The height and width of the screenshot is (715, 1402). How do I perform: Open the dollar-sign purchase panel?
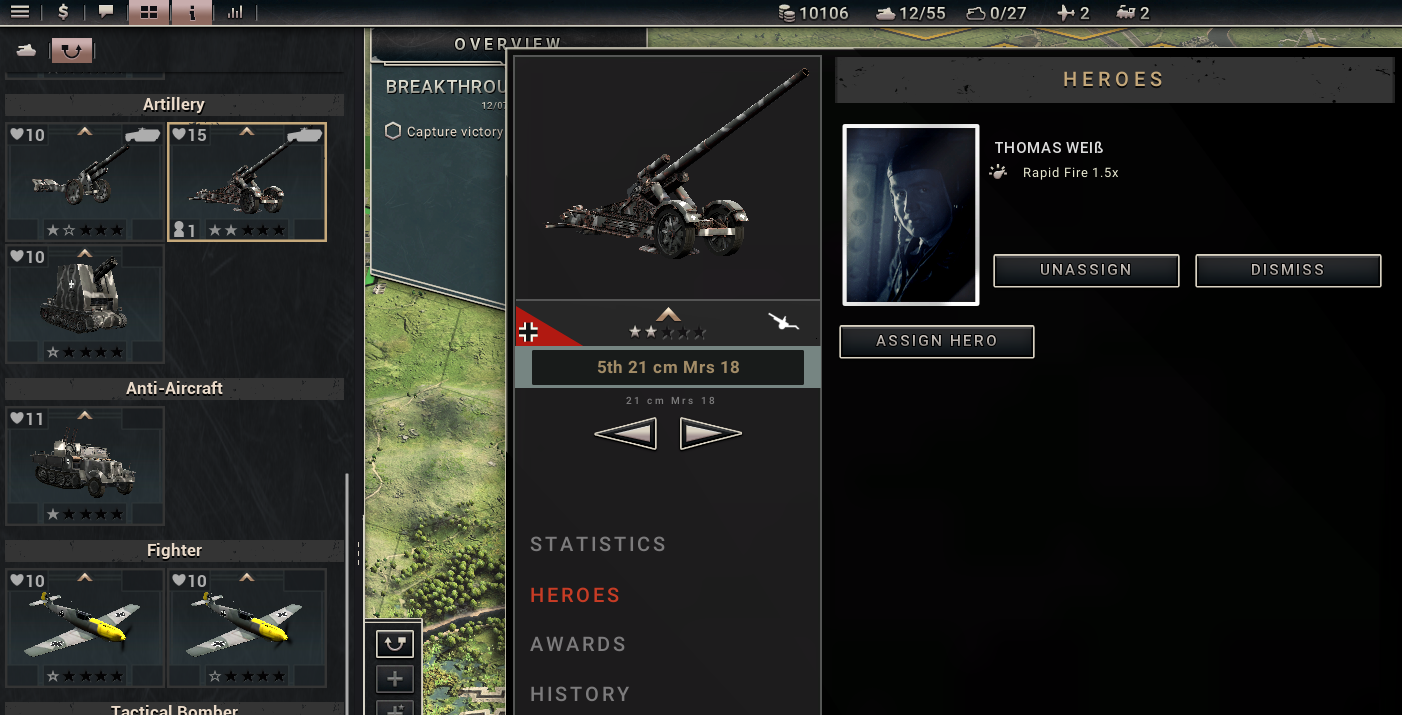(x=64, y=13)
